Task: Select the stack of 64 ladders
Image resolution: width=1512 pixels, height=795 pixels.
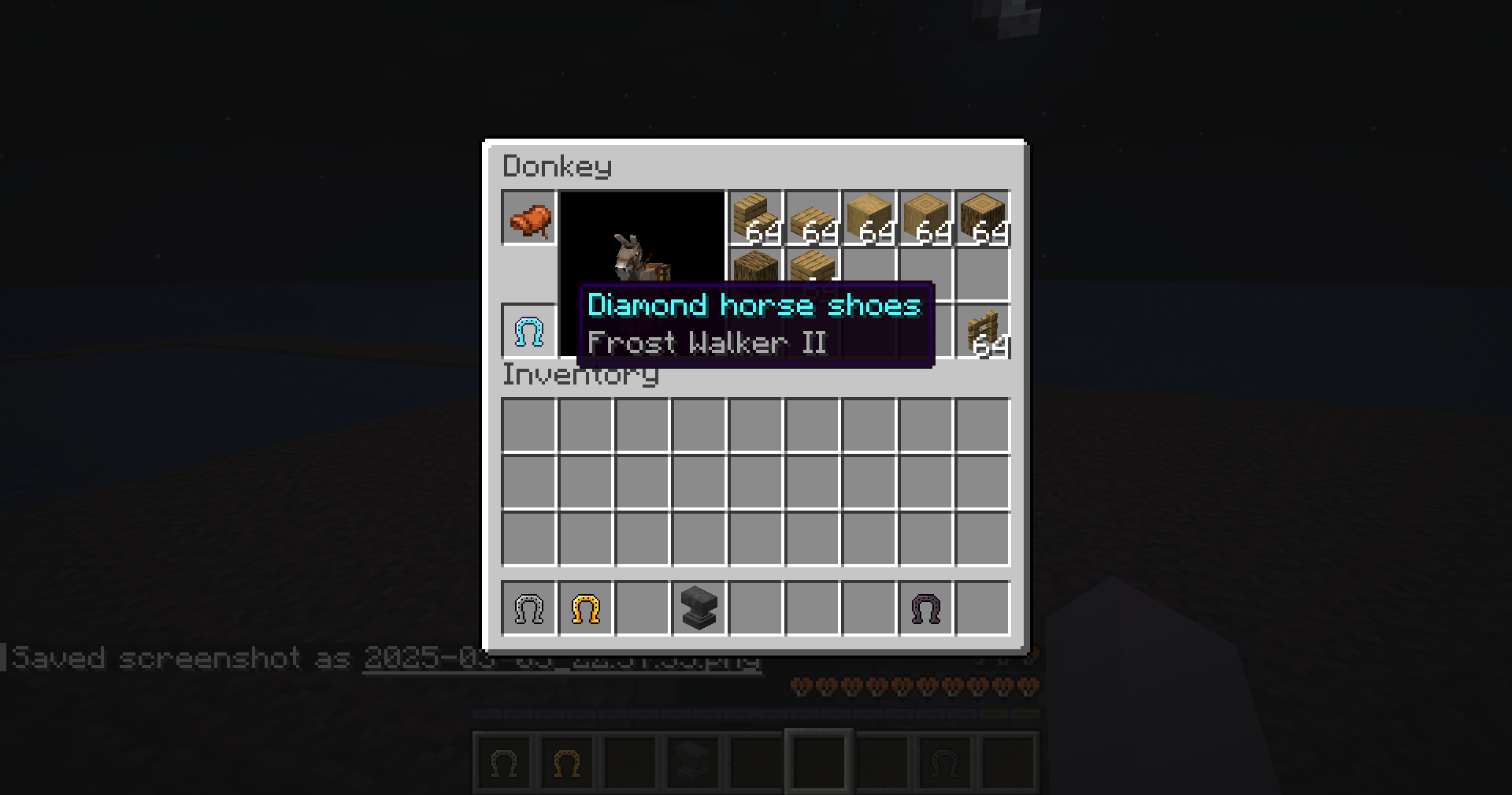Action: pyautogui.click(x=984, y=331)
